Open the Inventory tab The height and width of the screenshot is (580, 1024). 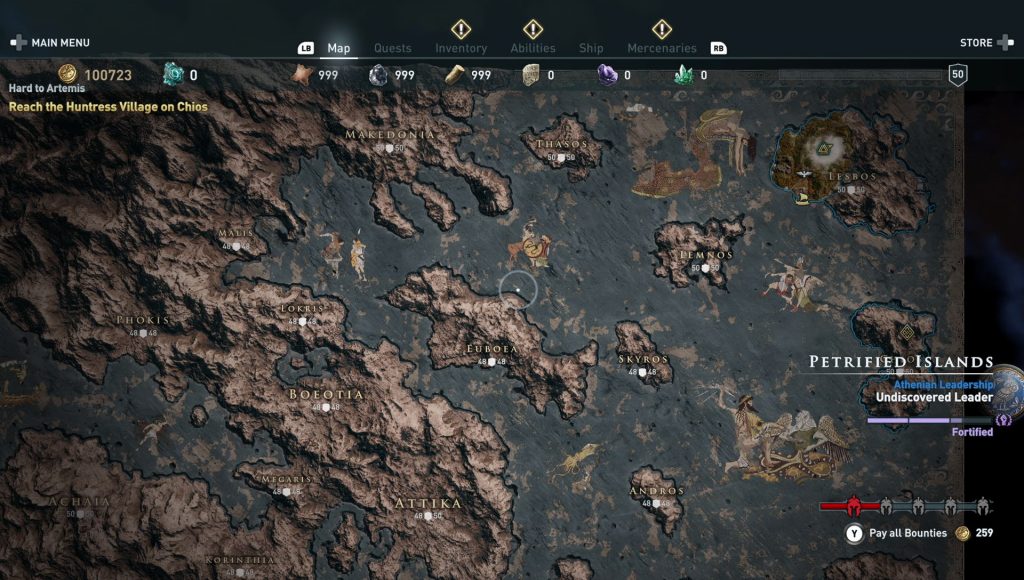(461, 48)
